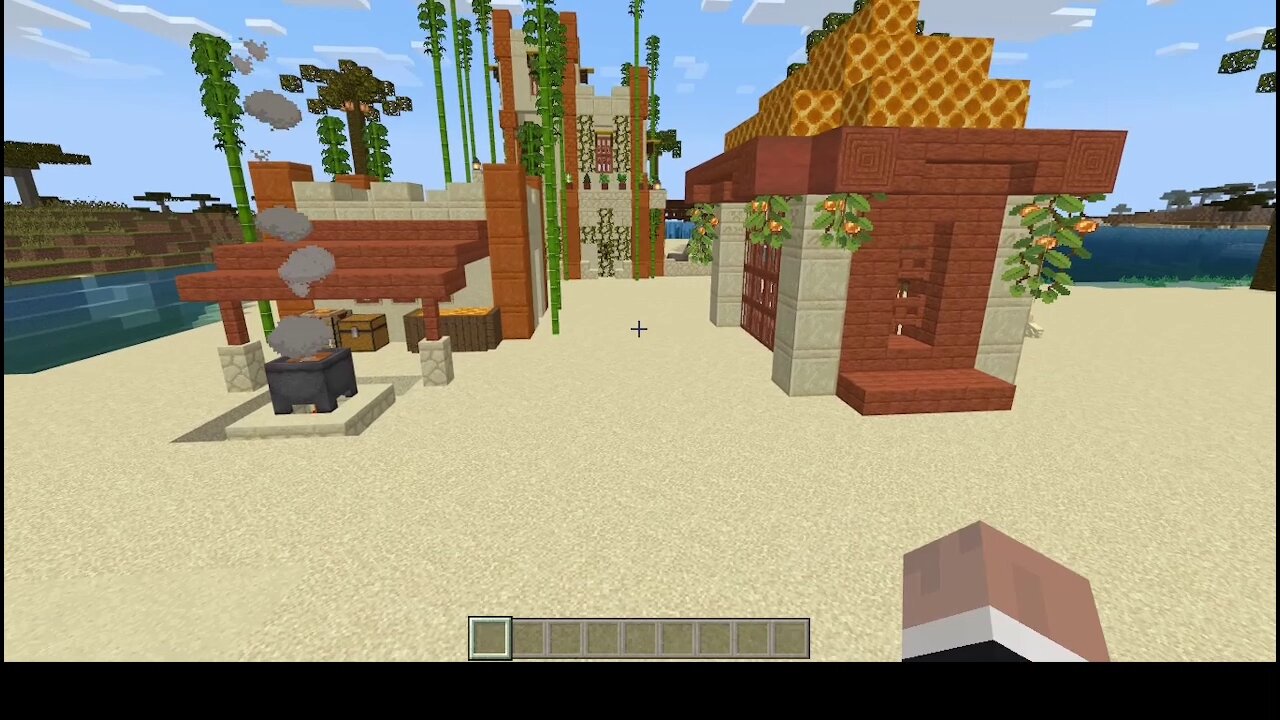Click the second hotbar slot

tap(527, 638)
